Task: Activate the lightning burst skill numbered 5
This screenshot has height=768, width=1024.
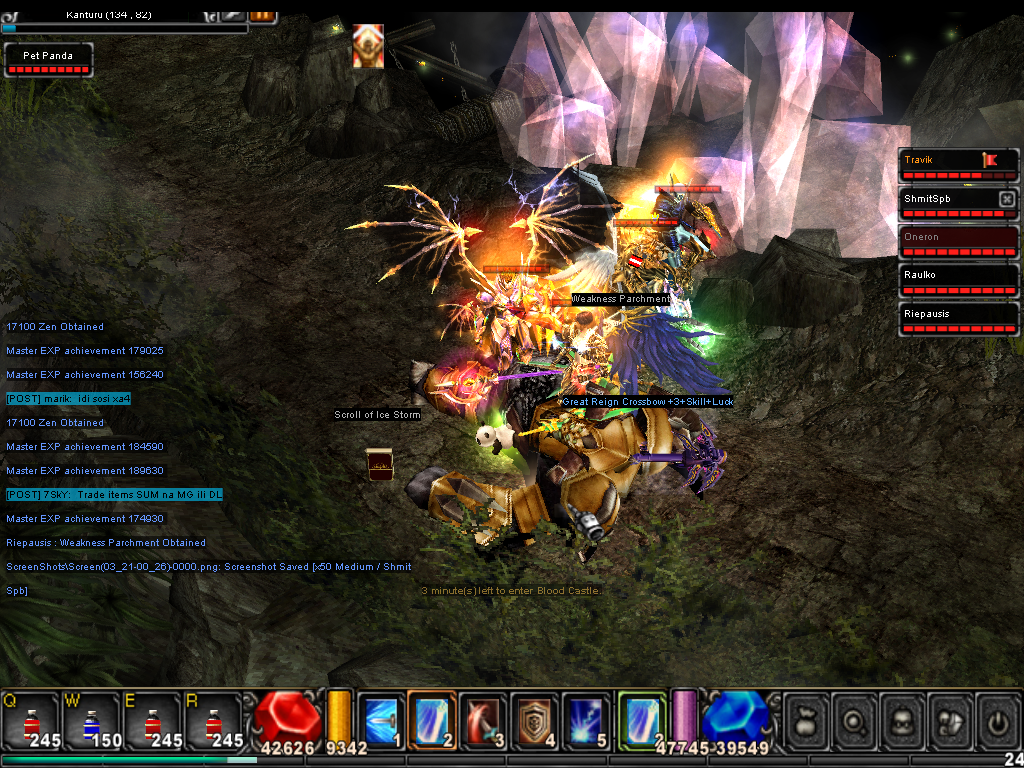Action: (x=586, y=720)
